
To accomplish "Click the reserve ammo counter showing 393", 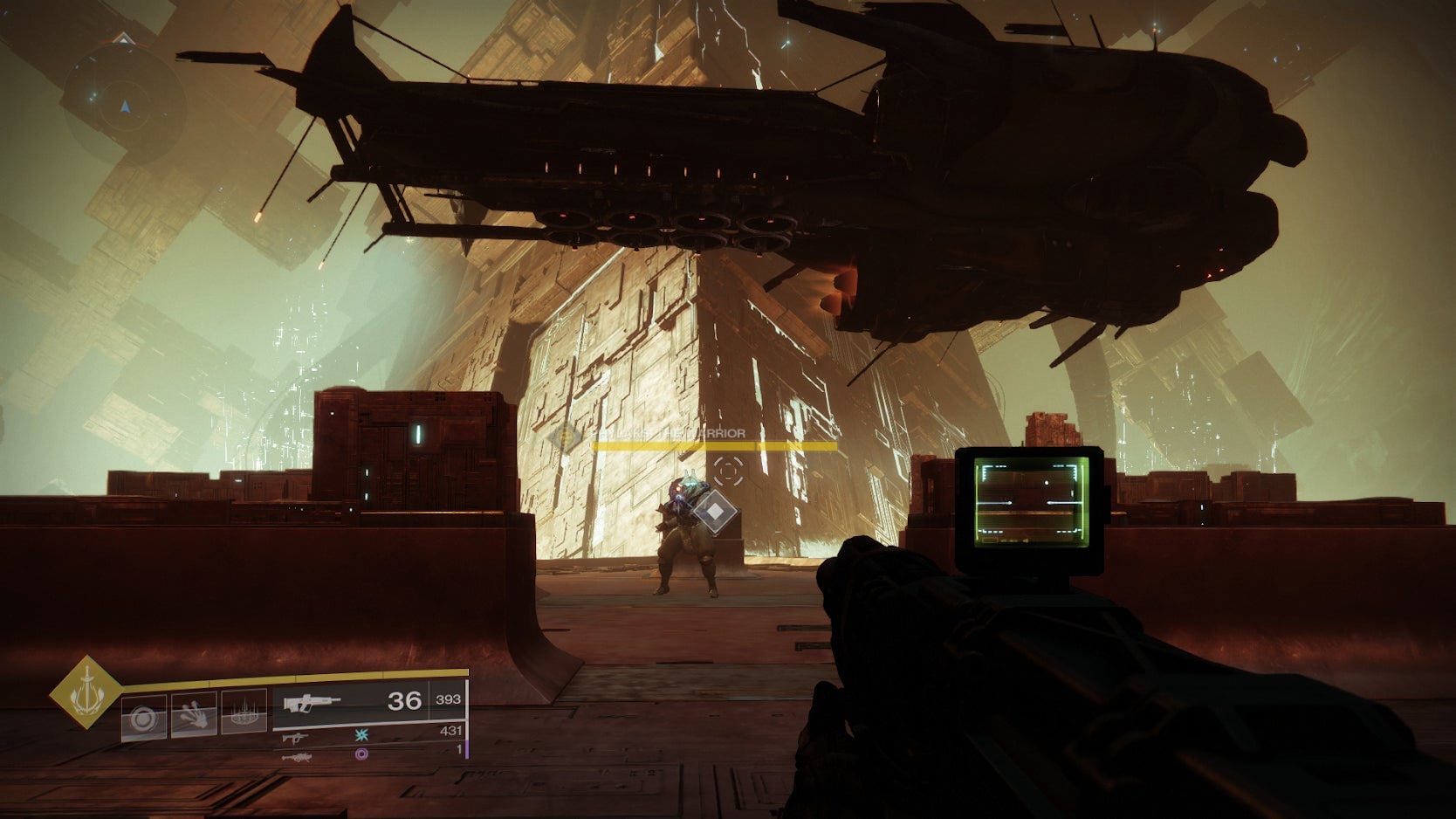I will (448, 699).
